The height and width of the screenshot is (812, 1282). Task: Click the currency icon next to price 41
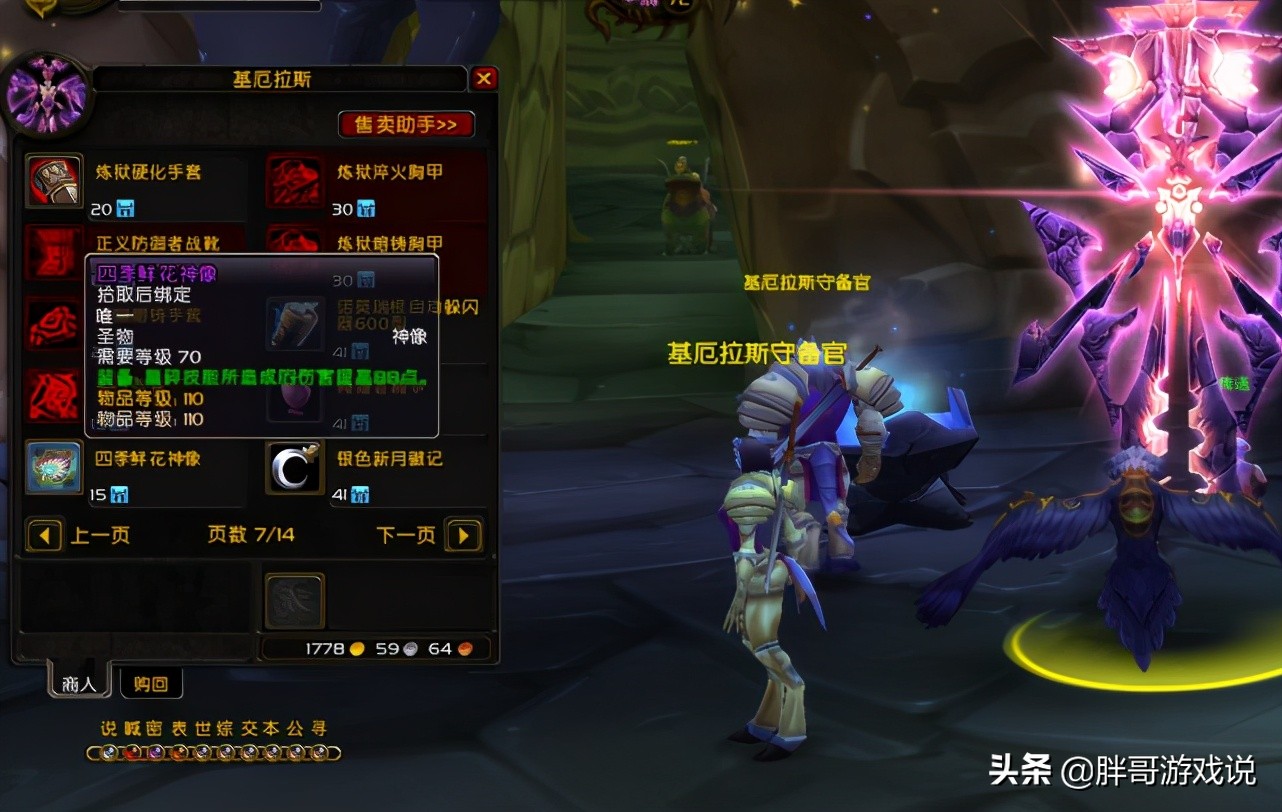358,493
